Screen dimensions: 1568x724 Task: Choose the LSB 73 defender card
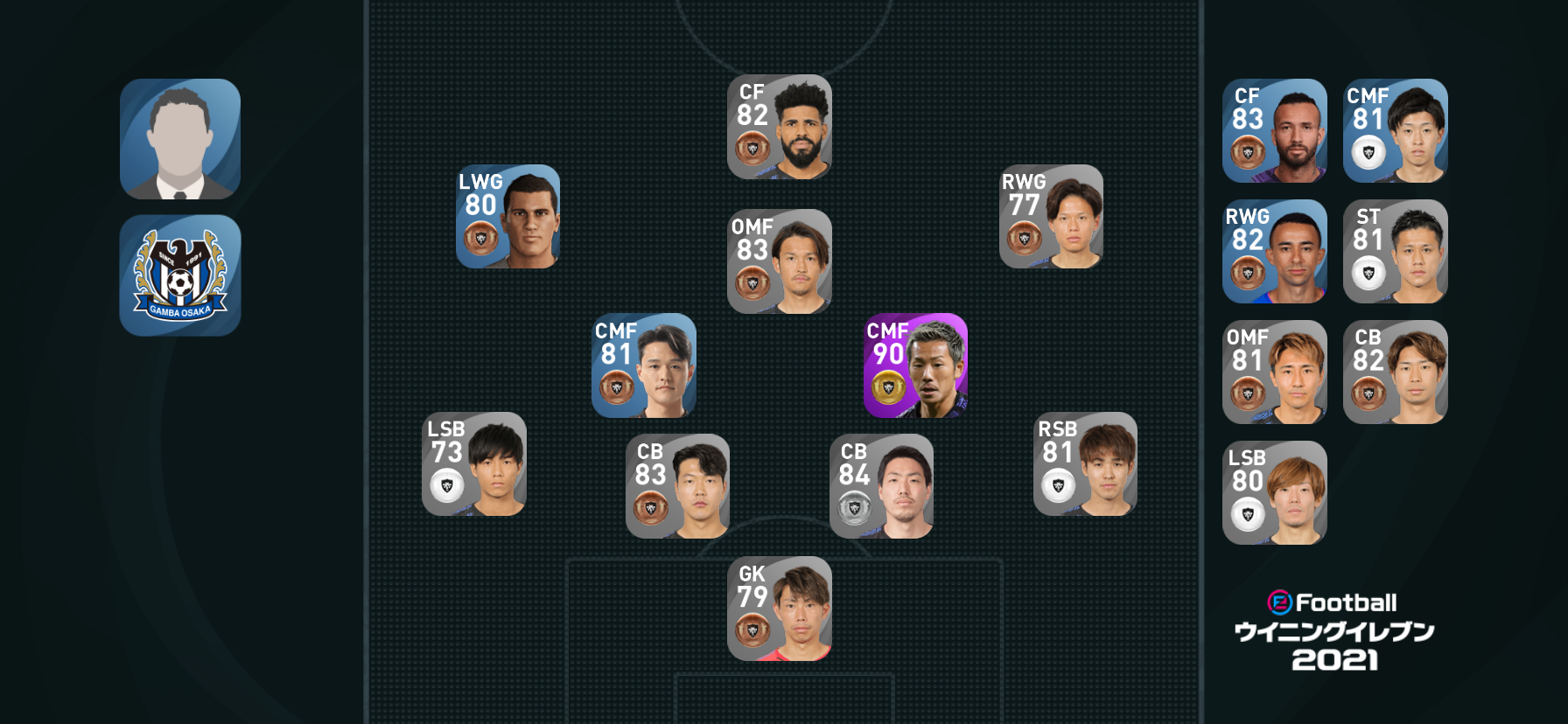(x=473, y=463)
